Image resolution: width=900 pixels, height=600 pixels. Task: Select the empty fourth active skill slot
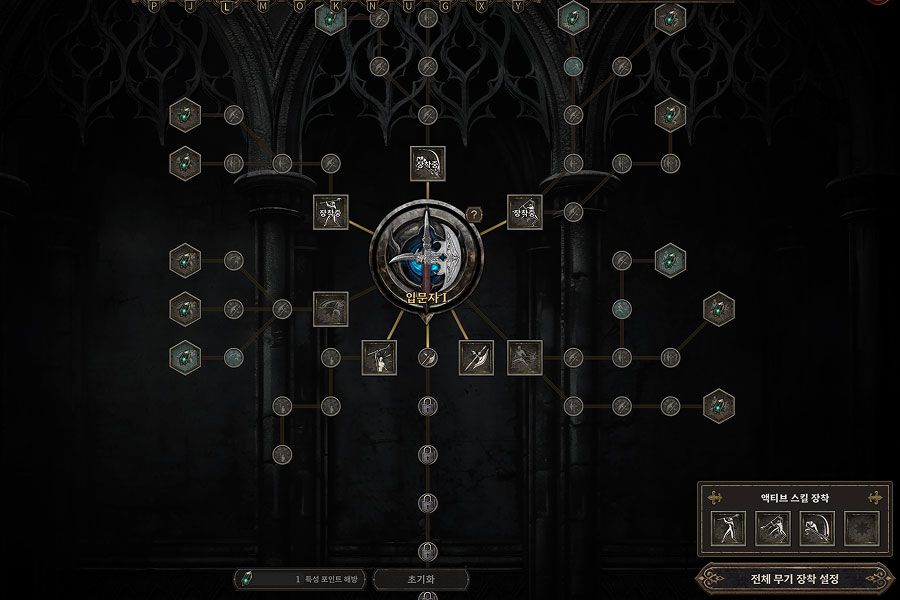click(860, 528)
